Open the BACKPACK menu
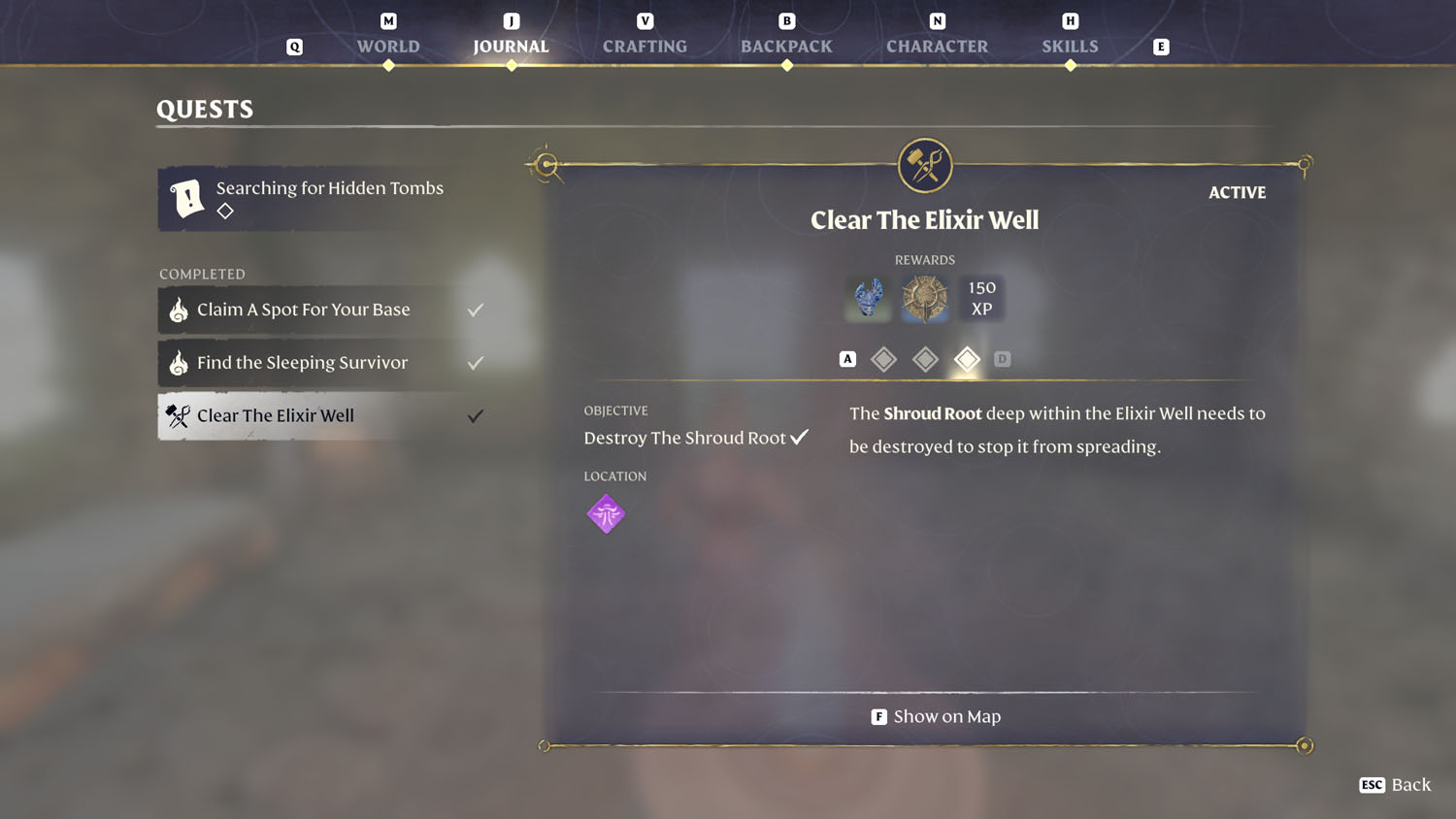 tap(786, 46)
